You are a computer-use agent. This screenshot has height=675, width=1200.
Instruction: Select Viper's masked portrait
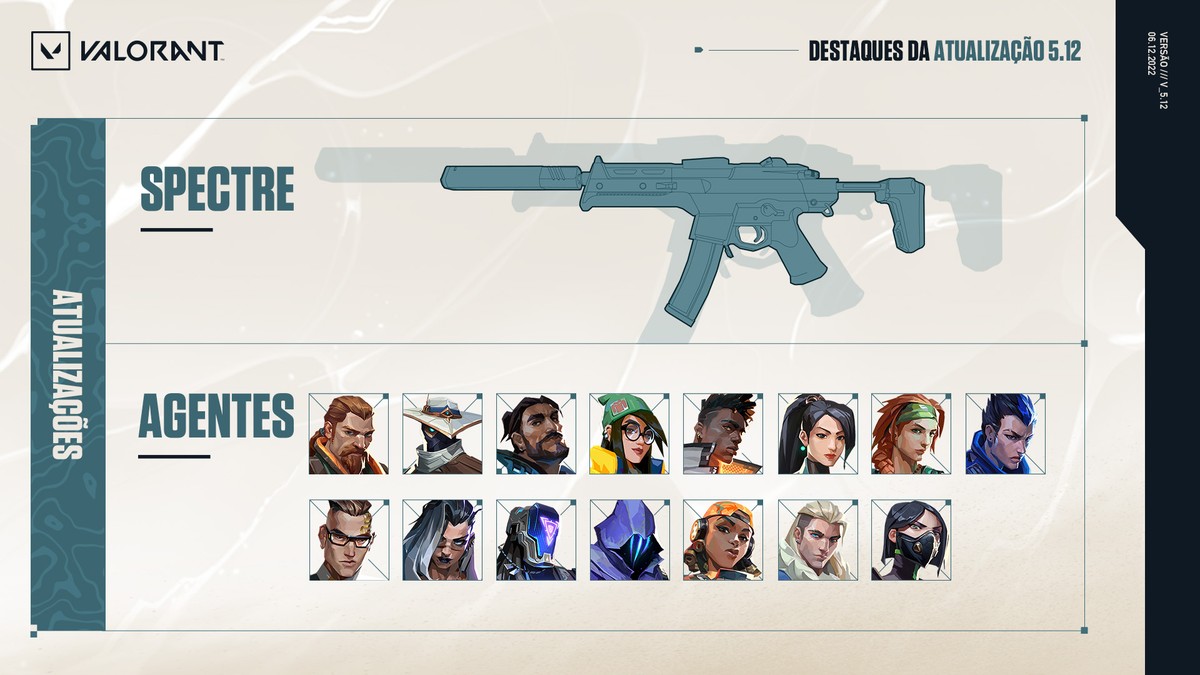[x=911, y=540]
